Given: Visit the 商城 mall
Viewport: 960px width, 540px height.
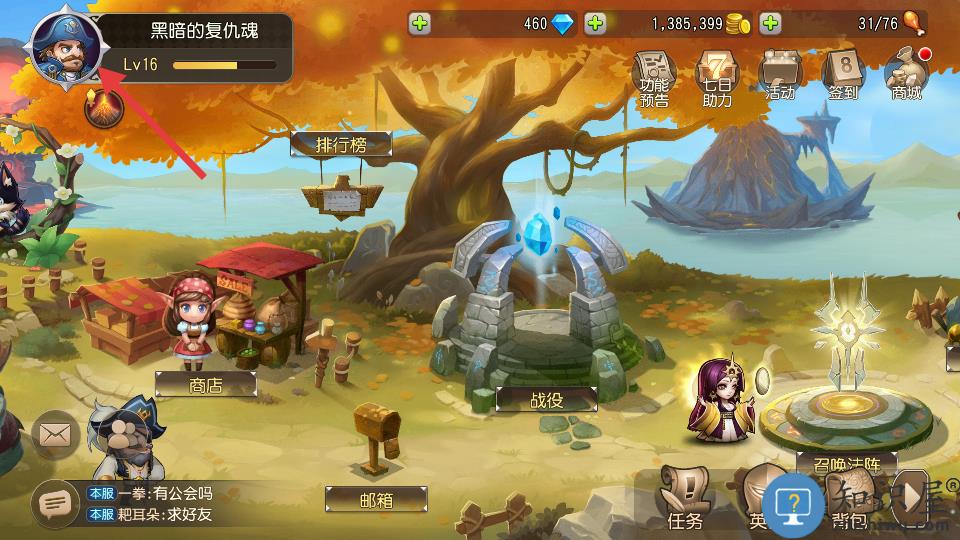Looking at the screenshot, I should coord(906,74).
